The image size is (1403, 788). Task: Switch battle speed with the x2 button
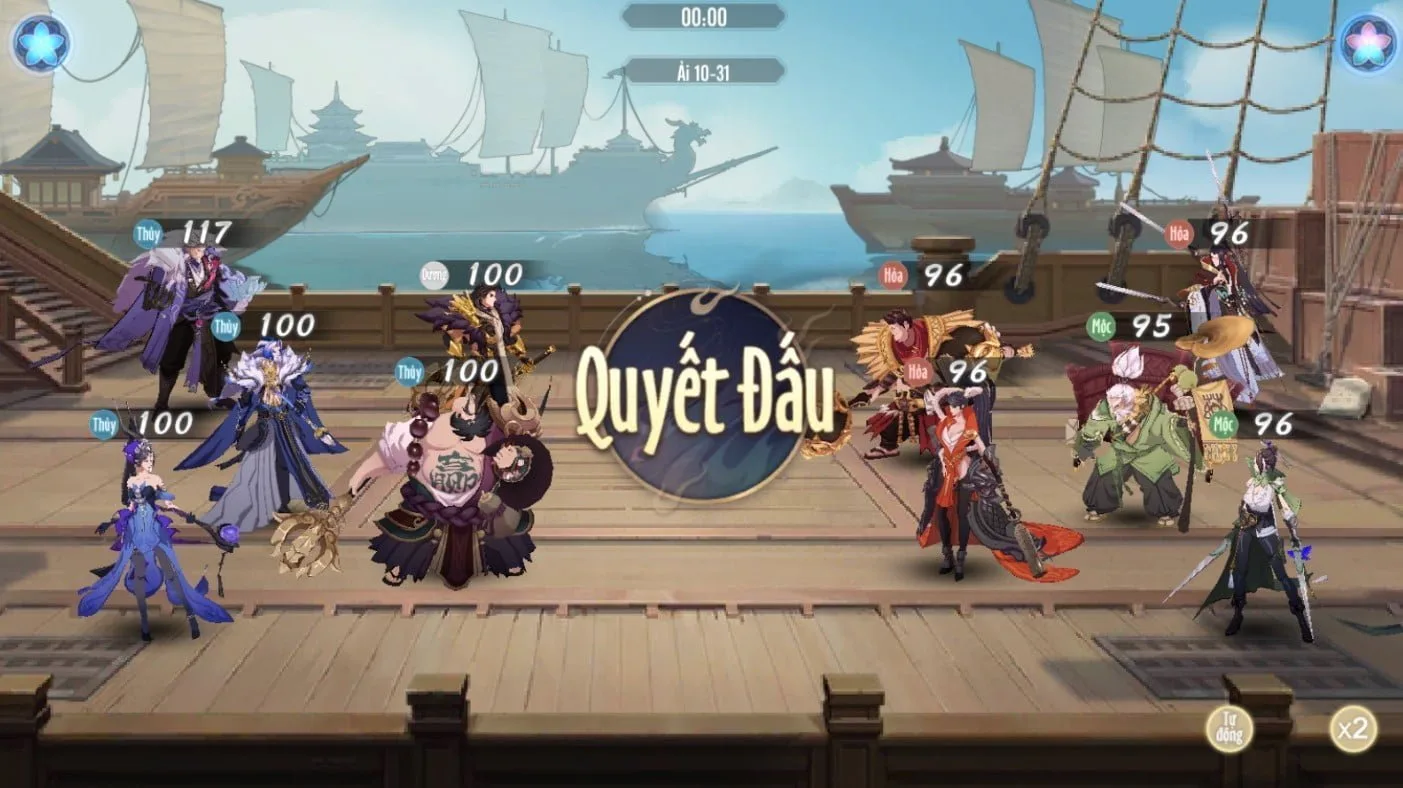tap(1352, 728)
